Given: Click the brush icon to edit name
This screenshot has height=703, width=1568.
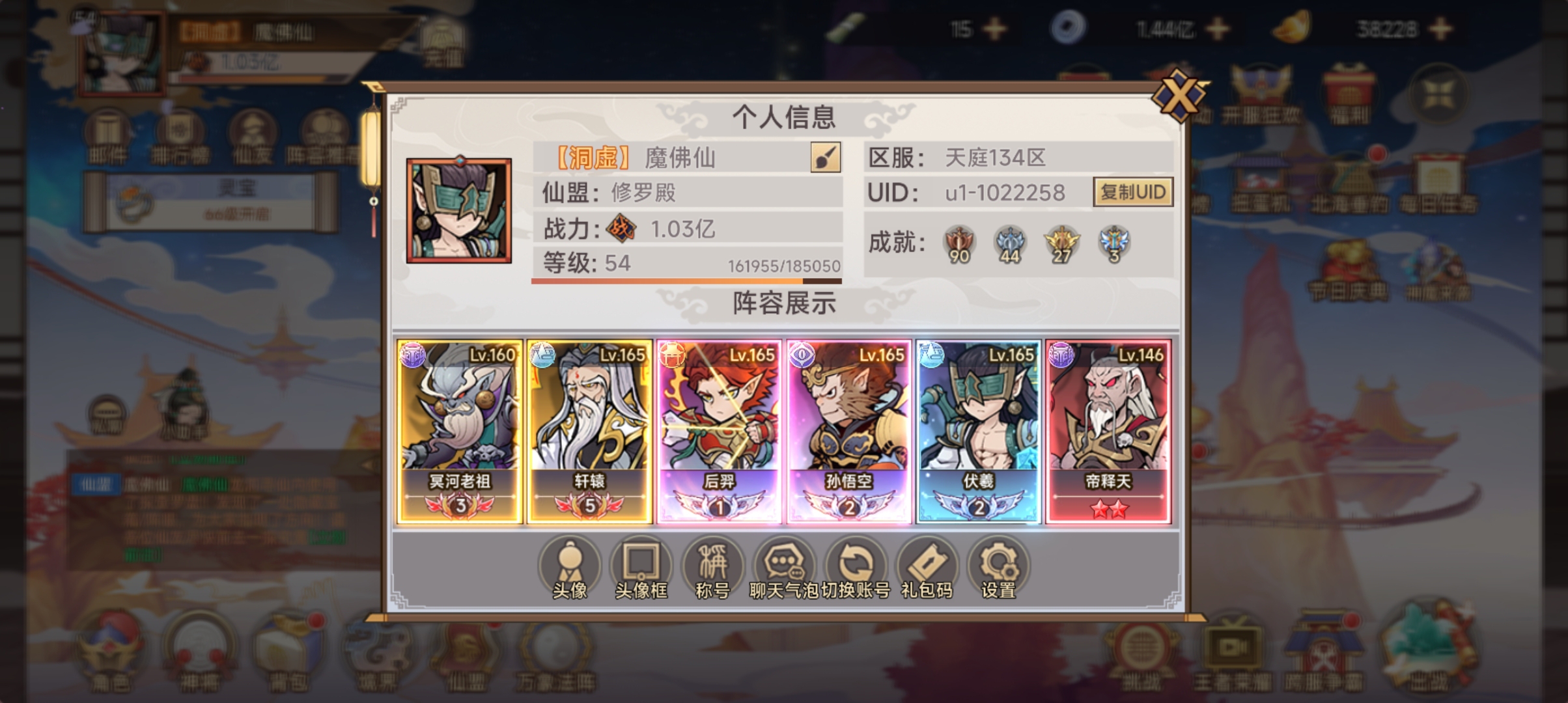Looking at the screenshot, I should tap(824, 158).
